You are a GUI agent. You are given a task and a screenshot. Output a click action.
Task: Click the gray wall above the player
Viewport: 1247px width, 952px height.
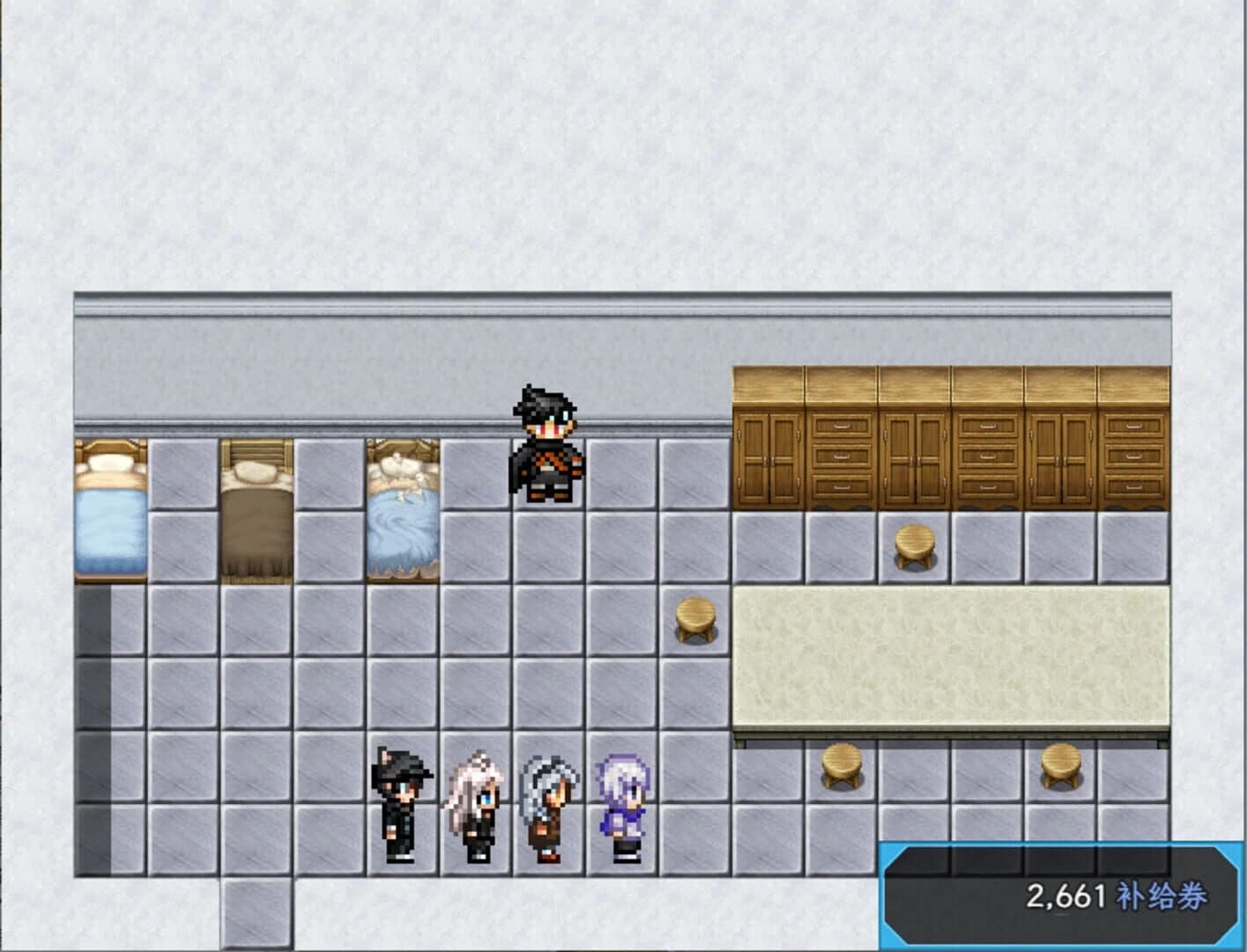point(544,353)
